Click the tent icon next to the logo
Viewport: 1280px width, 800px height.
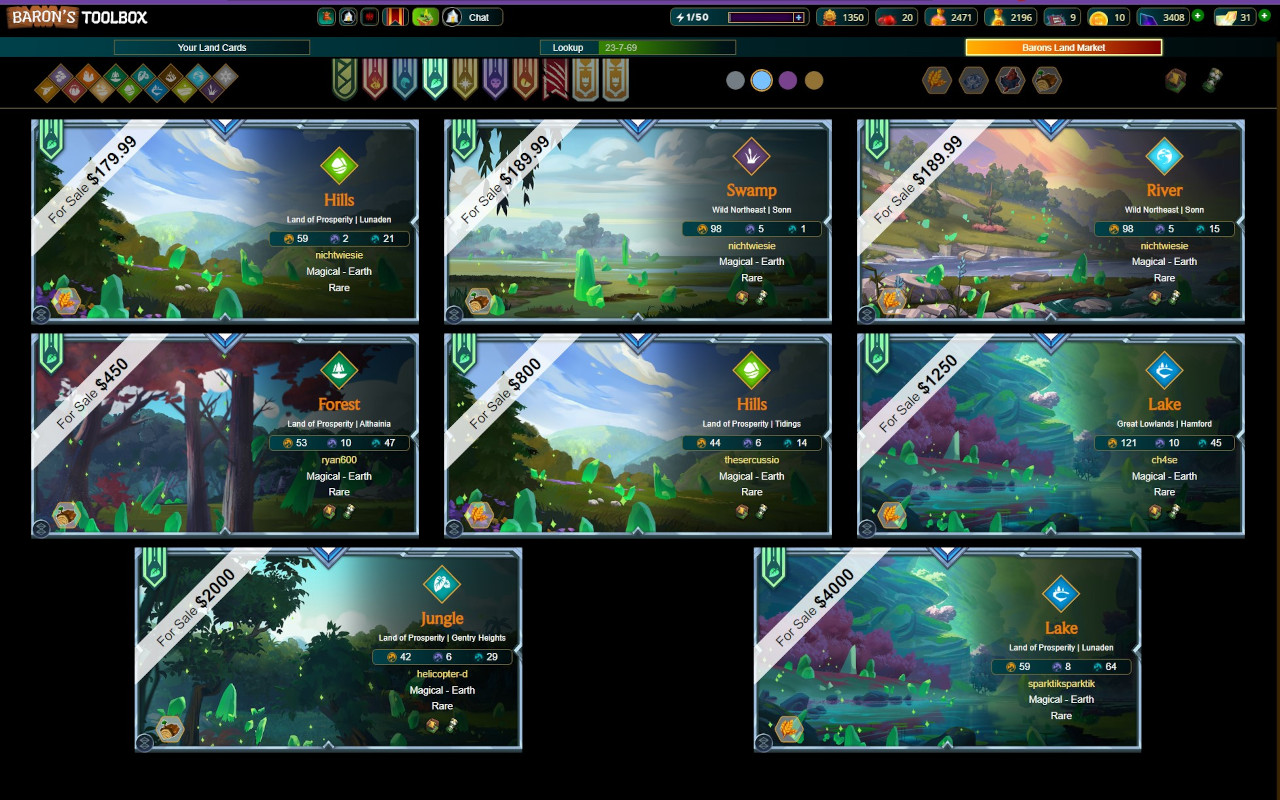point(347,17)
